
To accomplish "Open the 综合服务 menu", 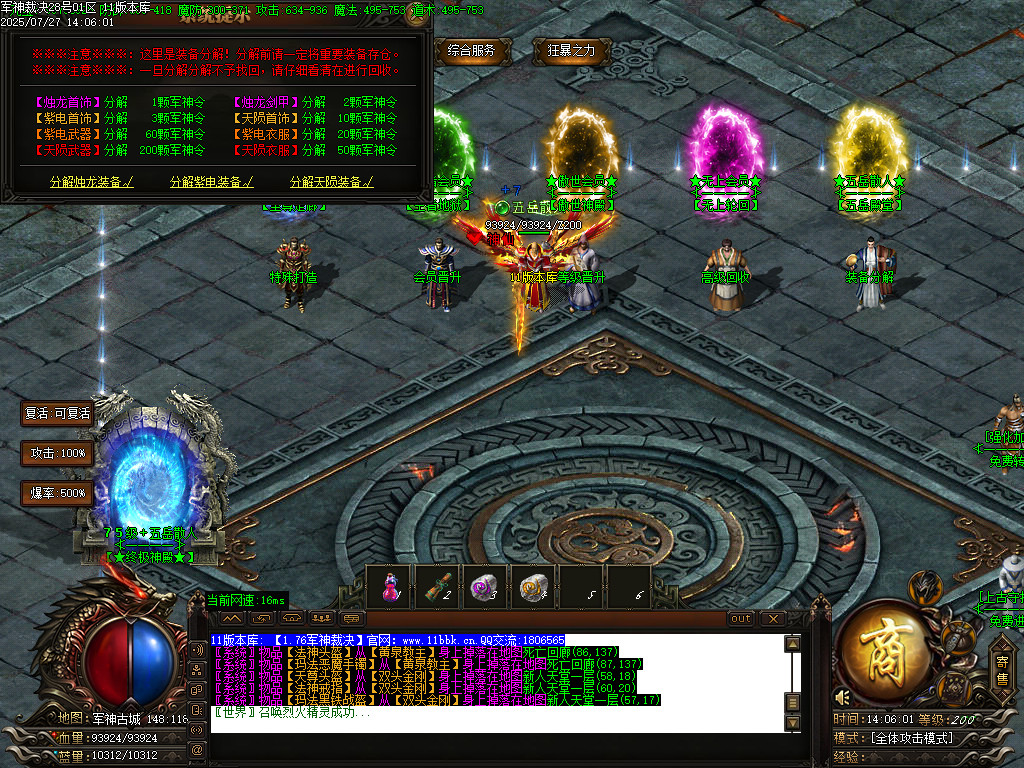I will 472,50.
